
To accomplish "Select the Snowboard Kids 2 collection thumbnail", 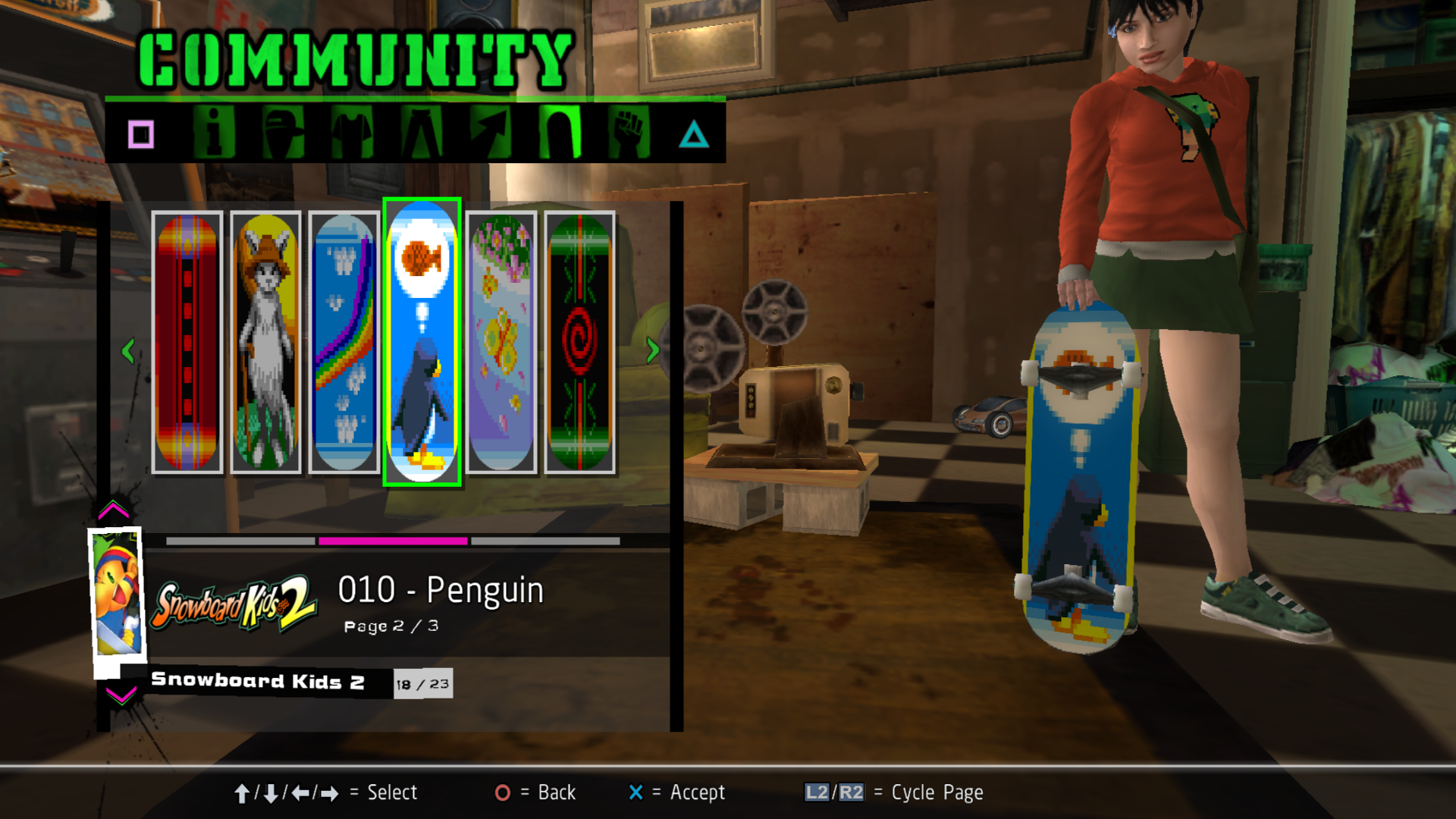I will point(117,593).
